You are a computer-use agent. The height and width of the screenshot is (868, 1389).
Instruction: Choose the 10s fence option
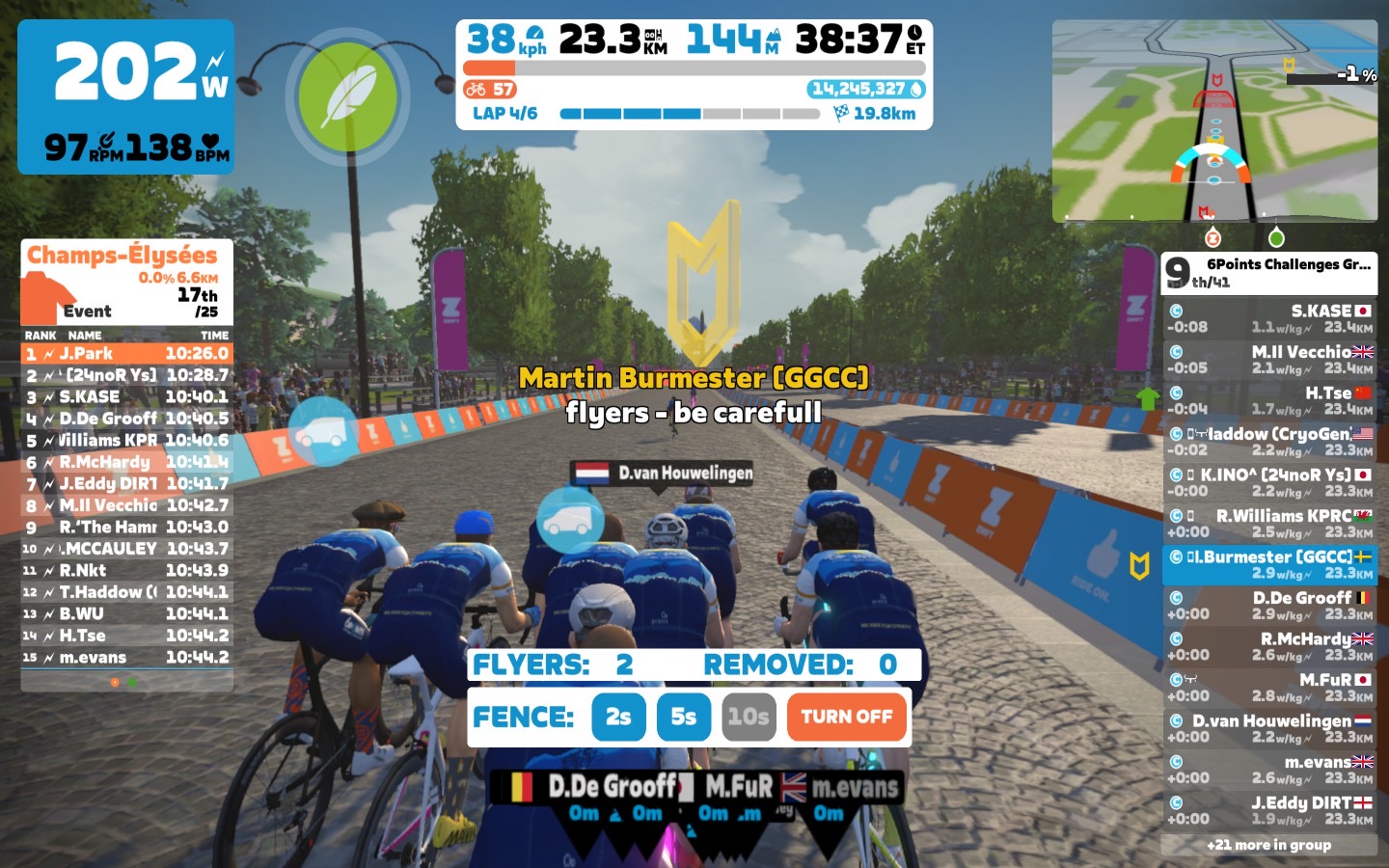pos(748,717)
